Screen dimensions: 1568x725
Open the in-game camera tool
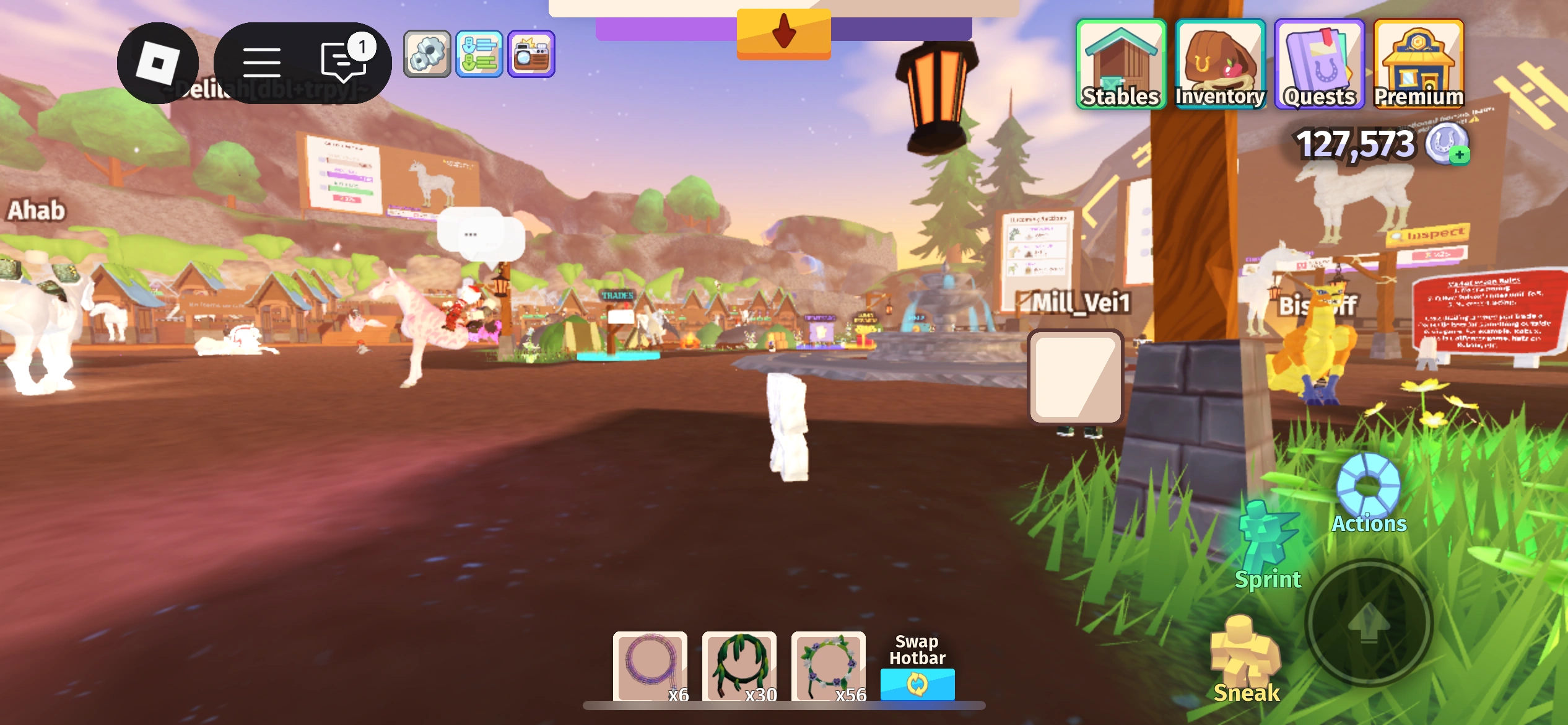pyautogui.click(x=529, y=53)
